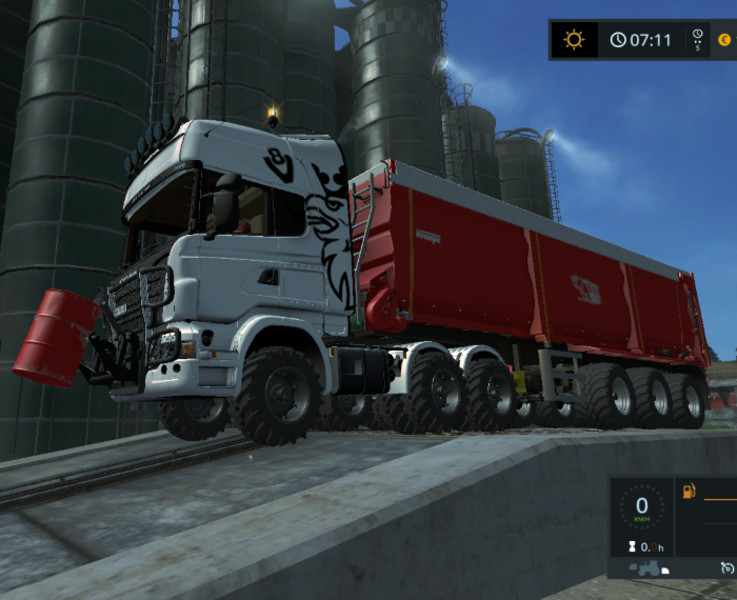This screenshot has height=600, width=737.
Task: Open the euro coin money icon
Action: click(x=724, y=40)
